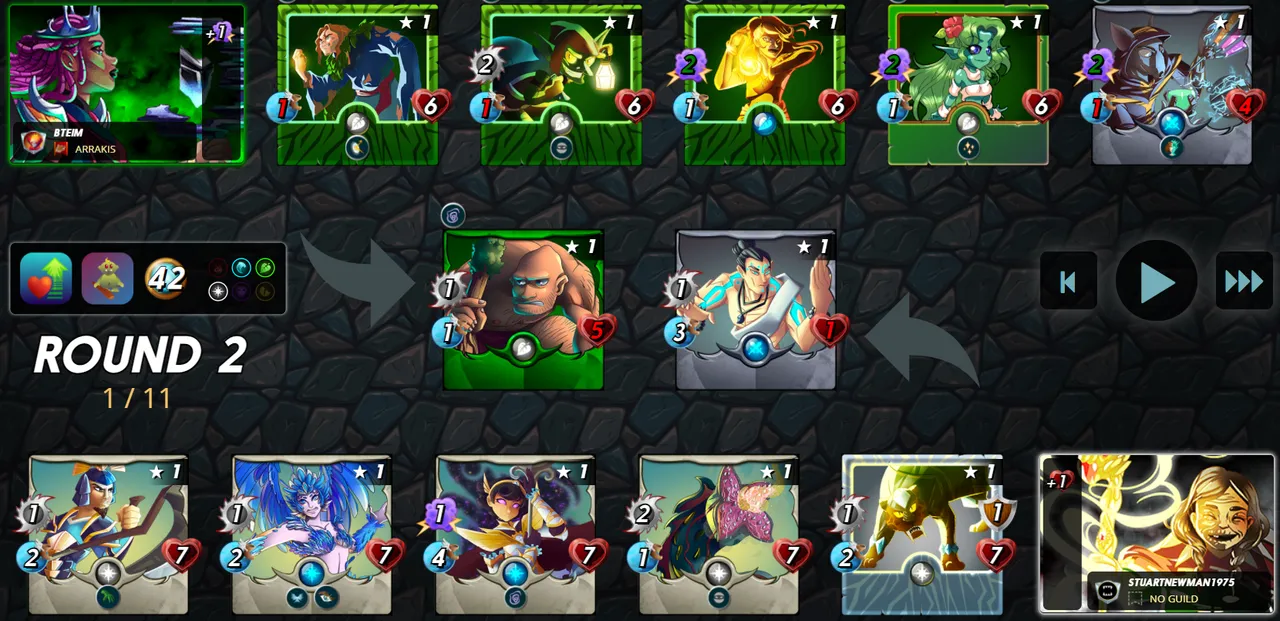This screenshot has height=621, width=1280.
Task: Skip back to the battle start
Action: click(1068, 281)
